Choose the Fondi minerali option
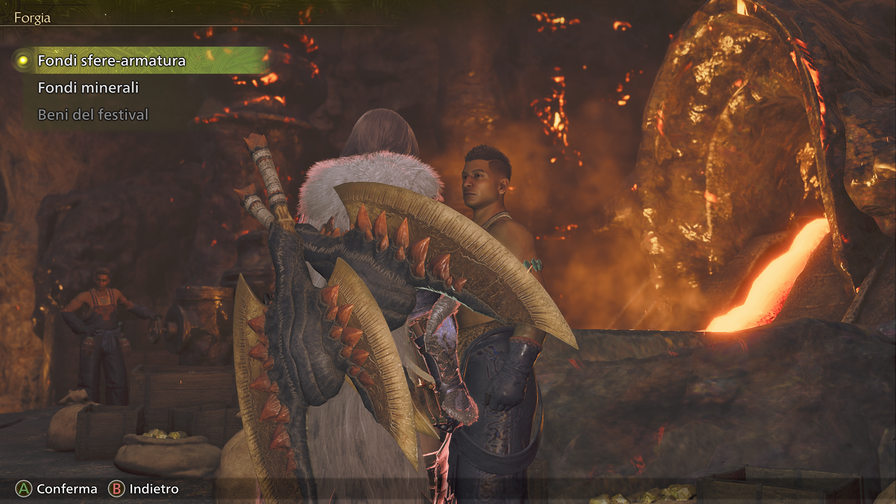The image size is (896, 504). point(88,88)
